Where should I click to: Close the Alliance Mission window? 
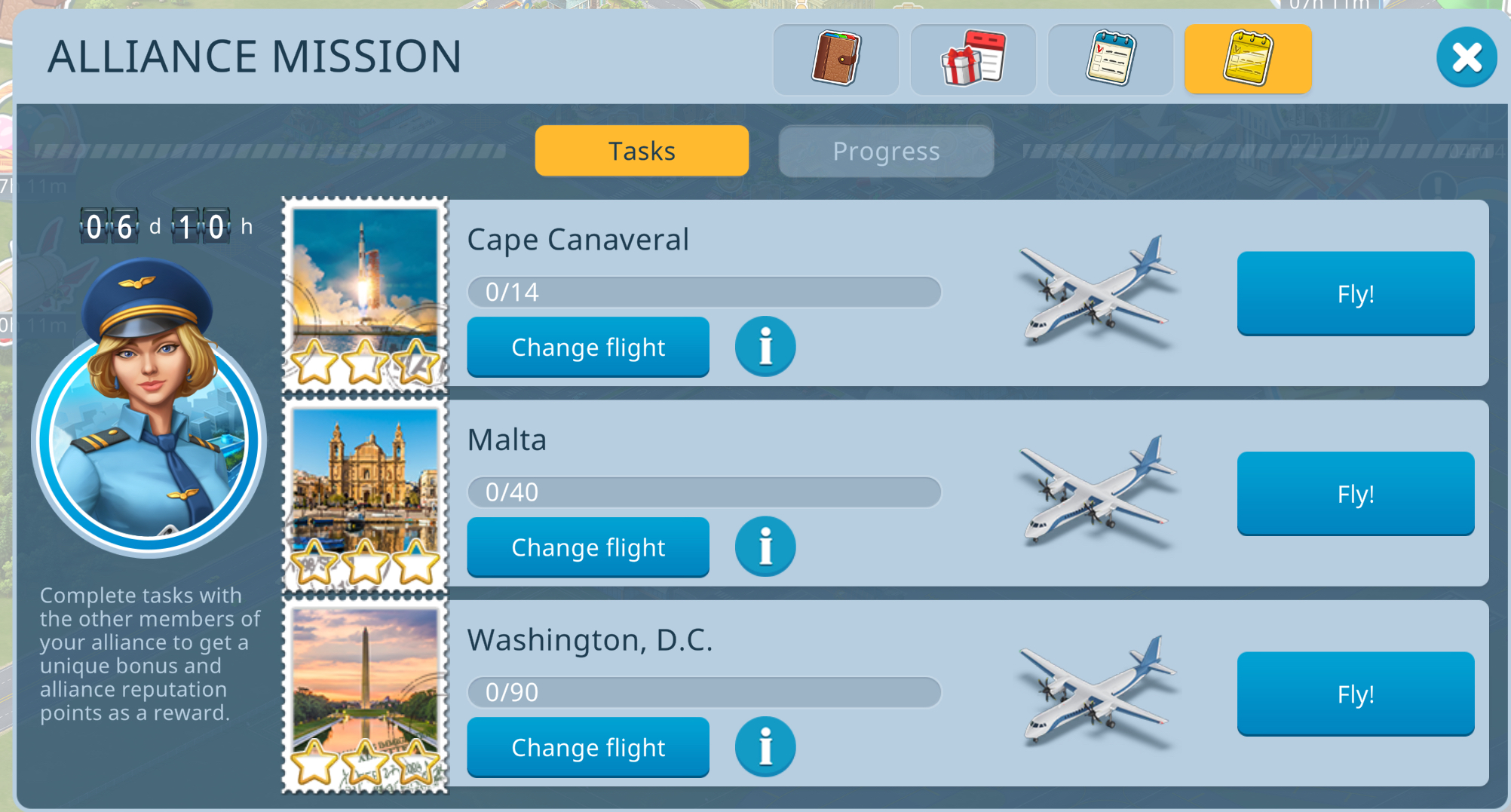click(1466, 57)
